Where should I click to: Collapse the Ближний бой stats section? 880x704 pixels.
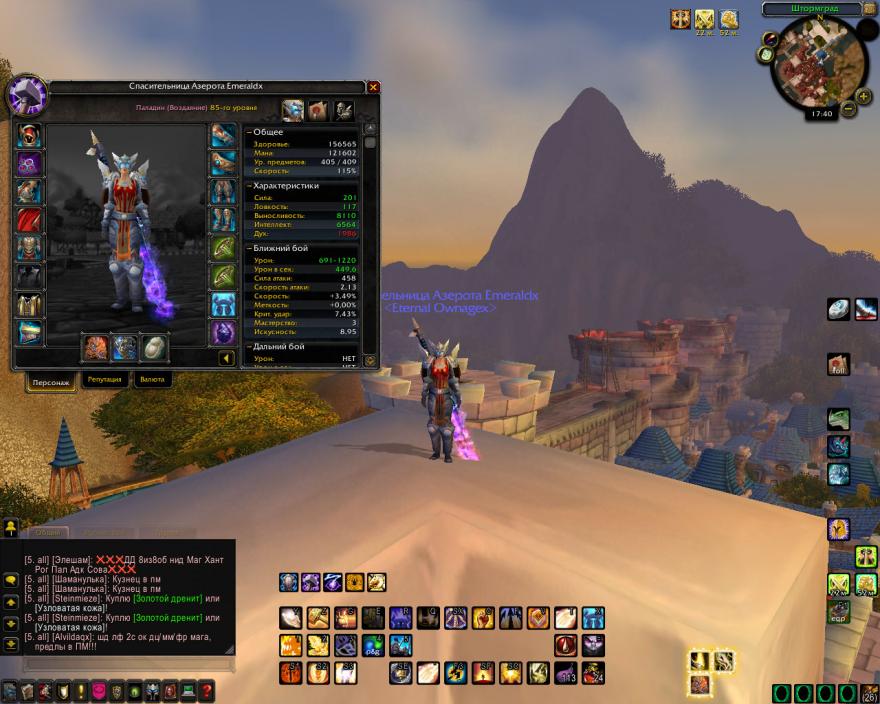[x=249, y=247]
